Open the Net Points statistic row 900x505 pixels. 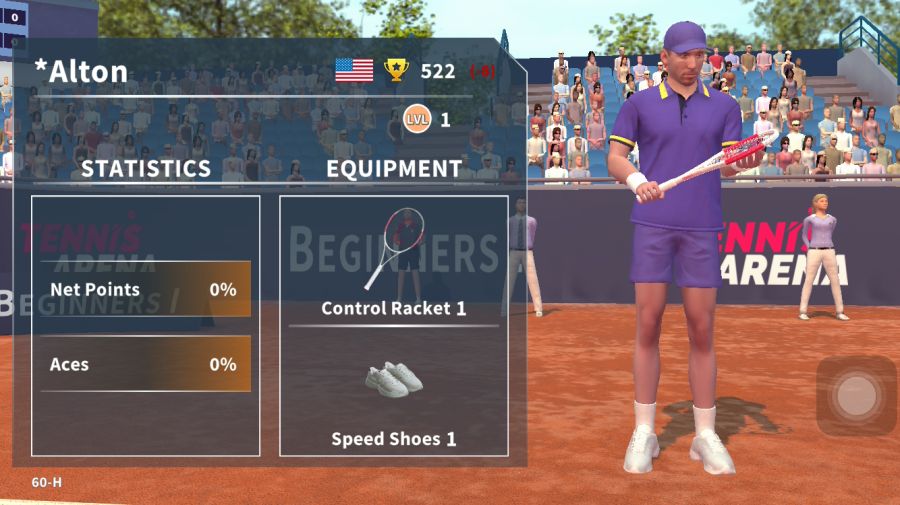point(144,290)
